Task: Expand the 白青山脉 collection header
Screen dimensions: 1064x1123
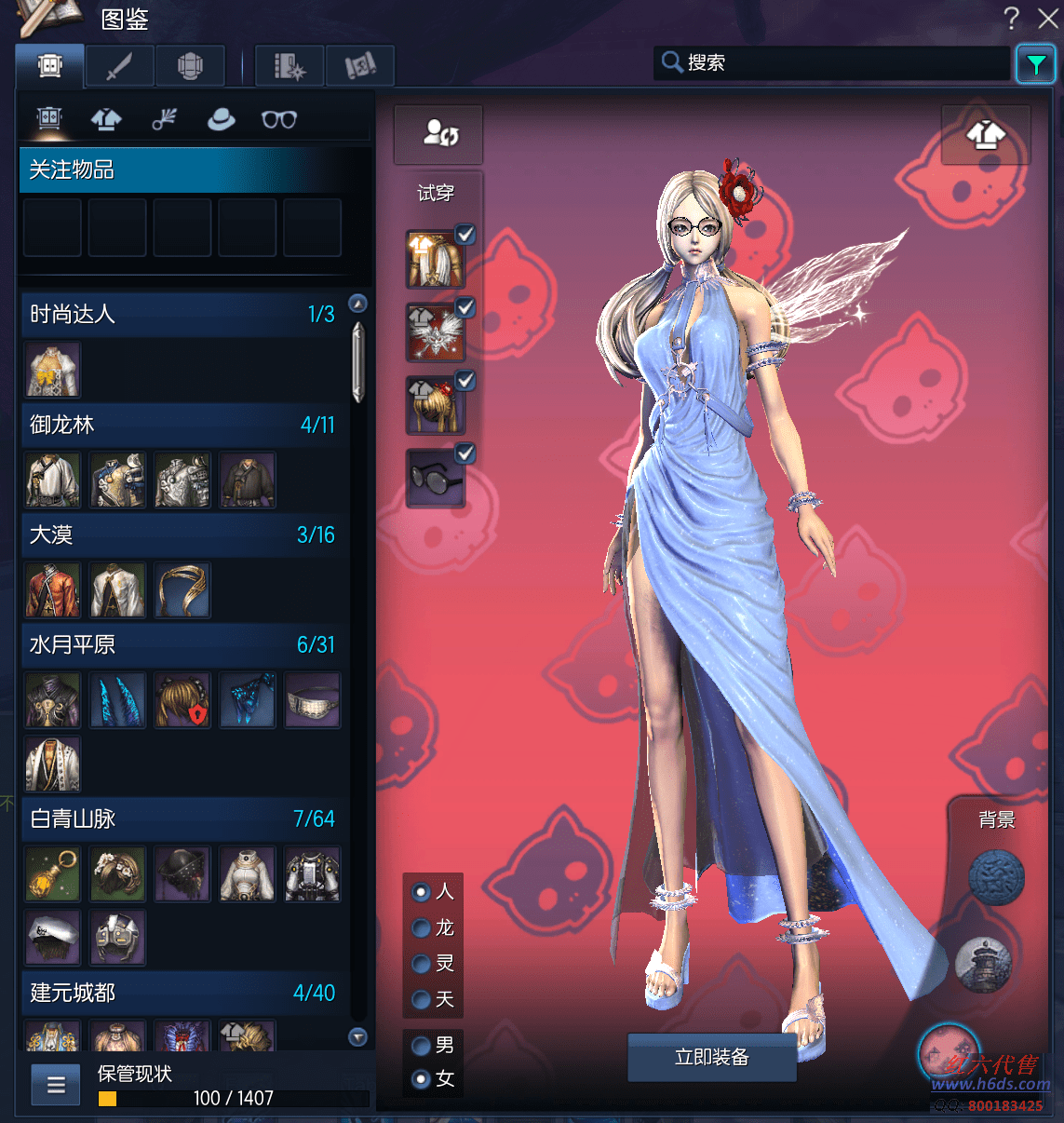Action: coord(182,819)
